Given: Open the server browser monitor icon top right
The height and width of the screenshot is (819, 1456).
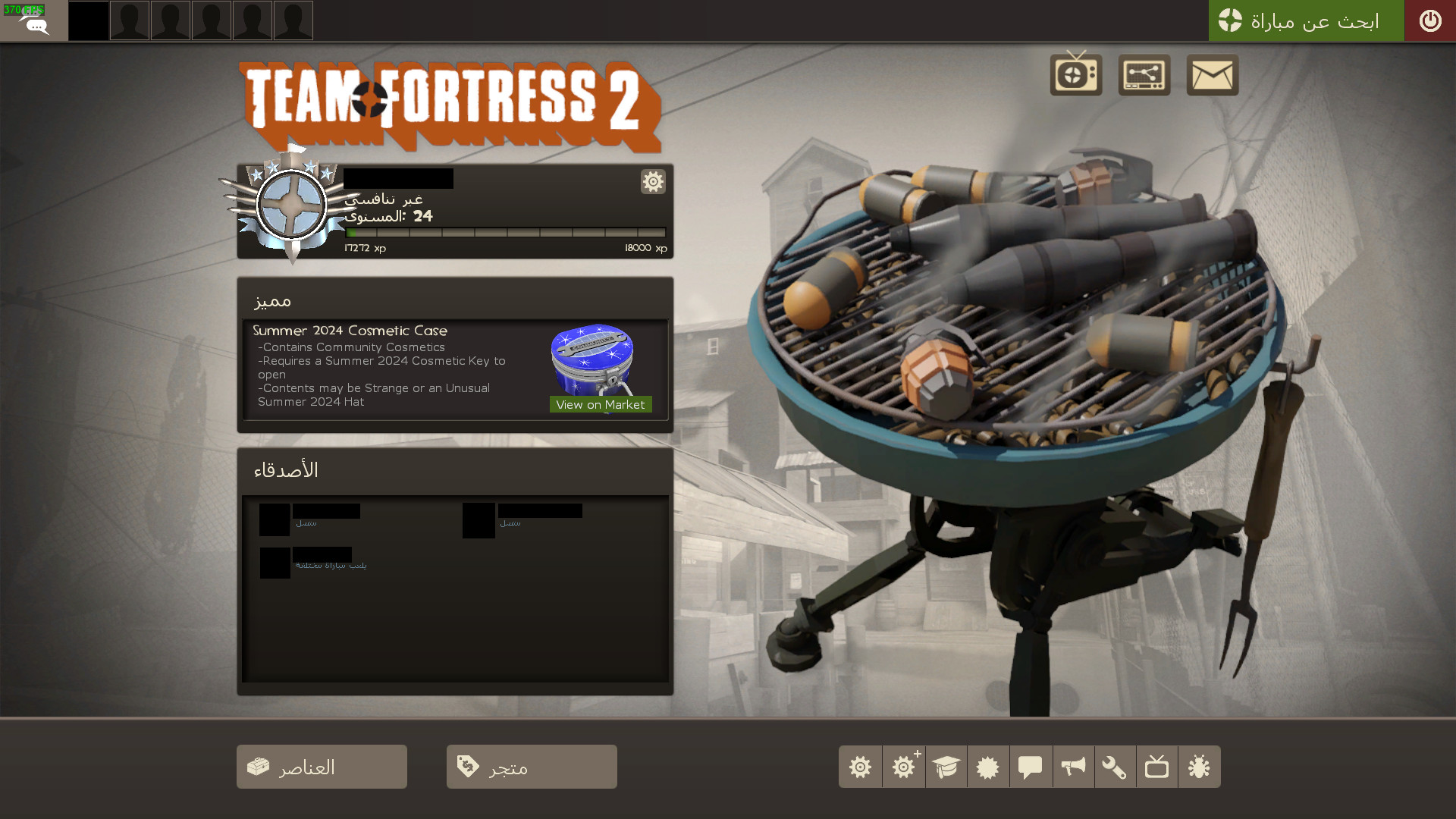Looking at the screenshot, I should (x=1144, y=74).
